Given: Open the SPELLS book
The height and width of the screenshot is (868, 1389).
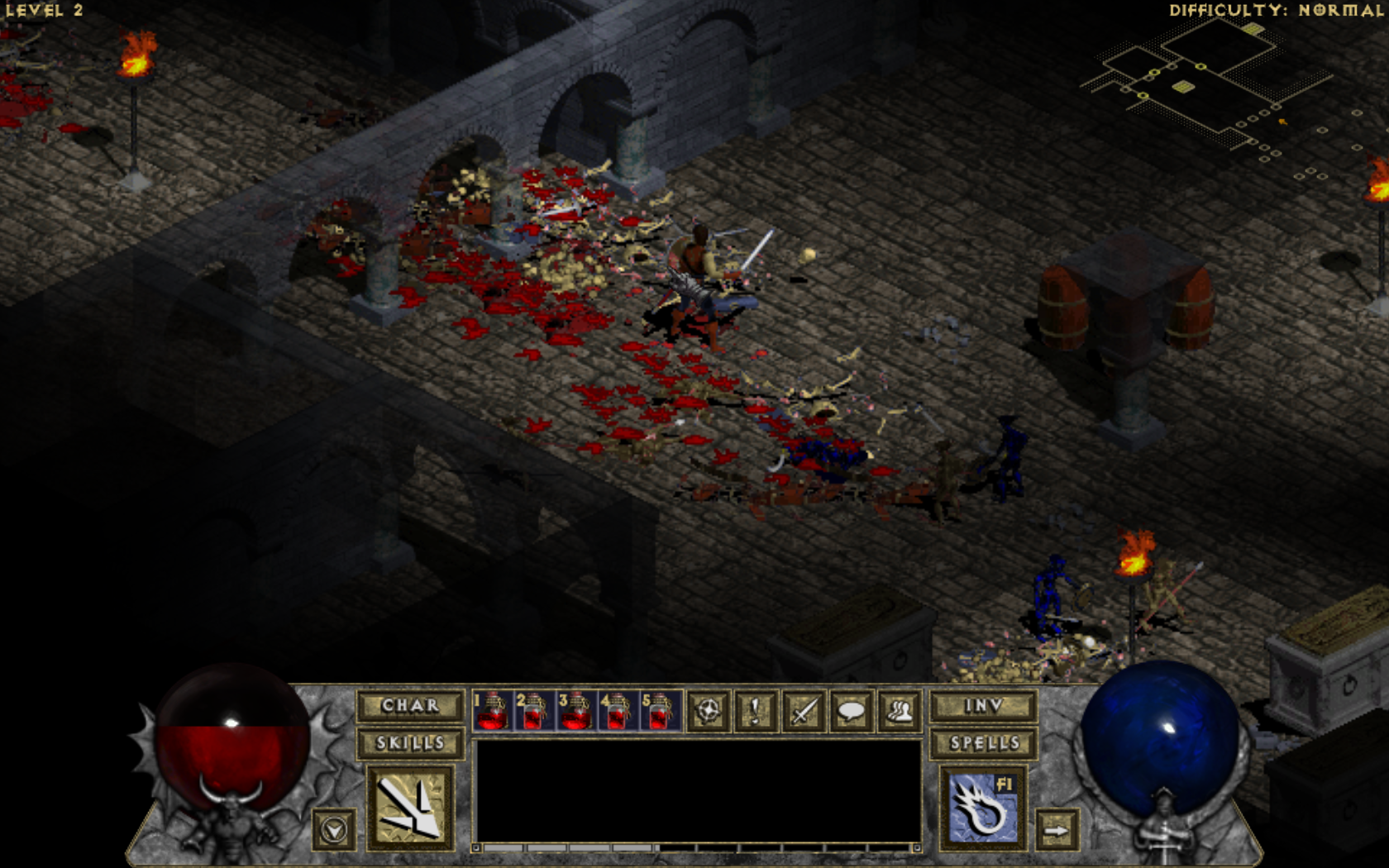Looking at the screenshot, I should coord(983,743).
